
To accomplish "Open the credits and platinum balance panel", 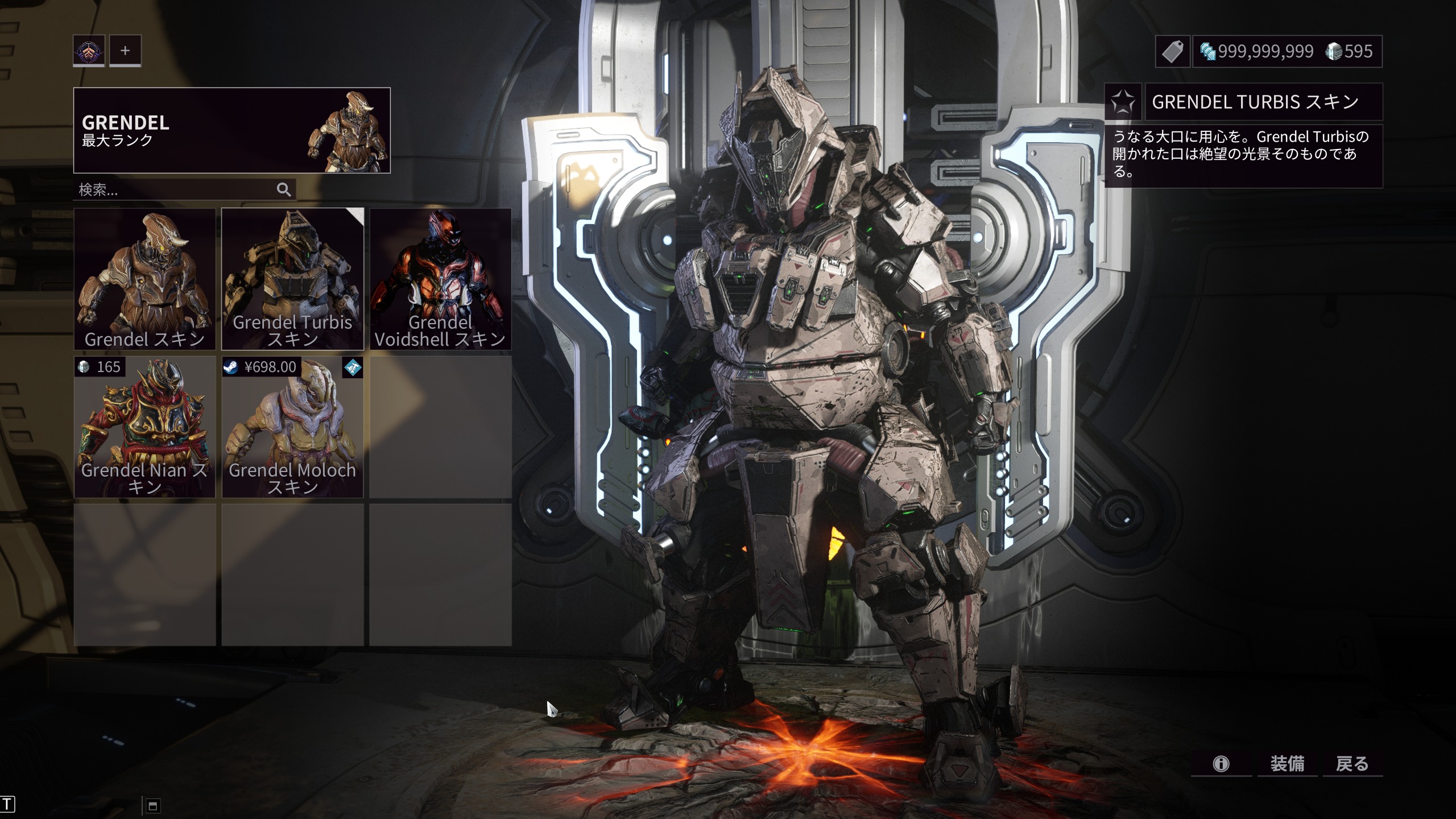I will (1287, 52).
